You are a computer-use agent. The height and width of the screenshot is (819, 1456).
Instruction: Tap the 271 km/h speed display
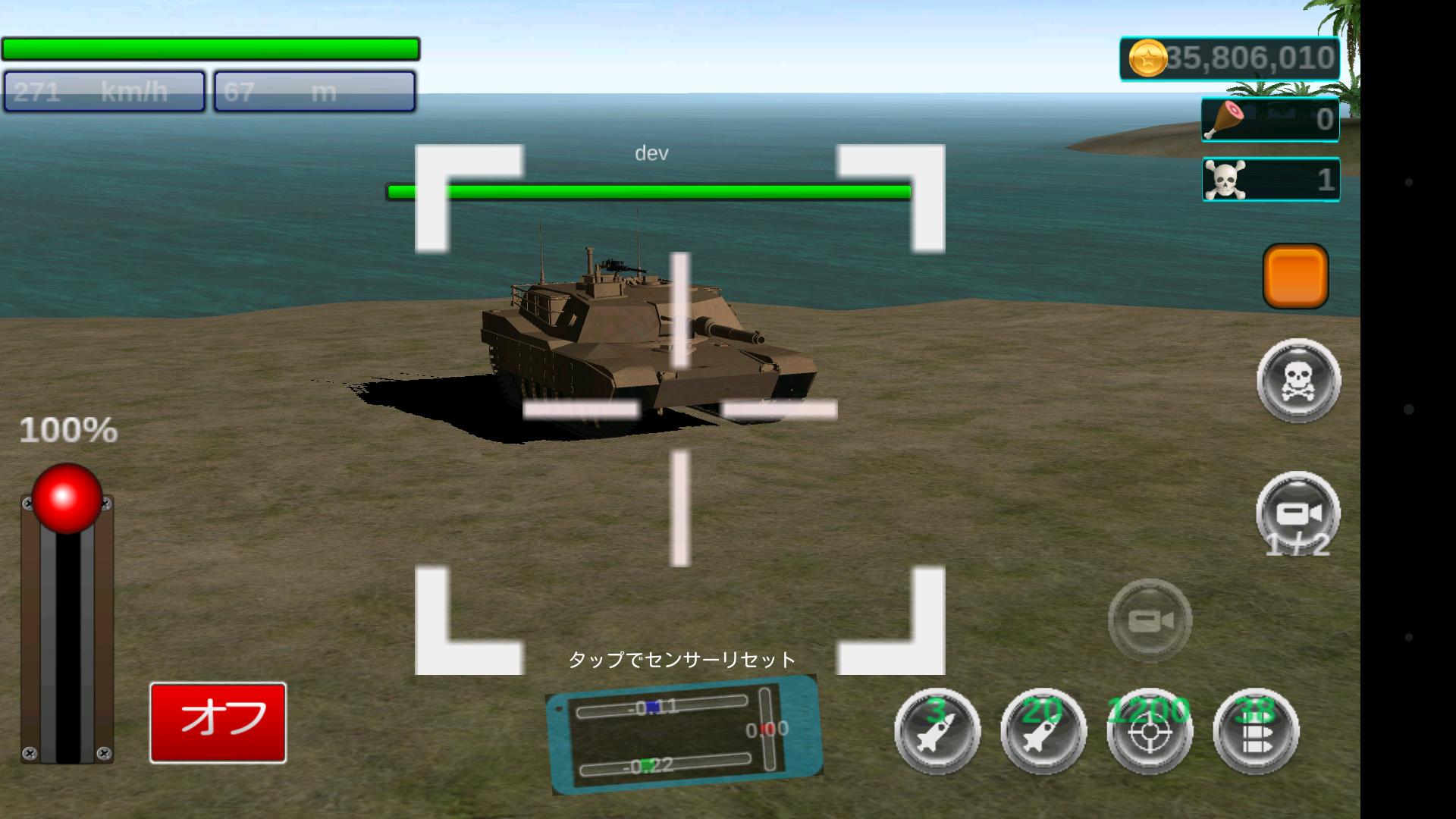click(102, 90)
